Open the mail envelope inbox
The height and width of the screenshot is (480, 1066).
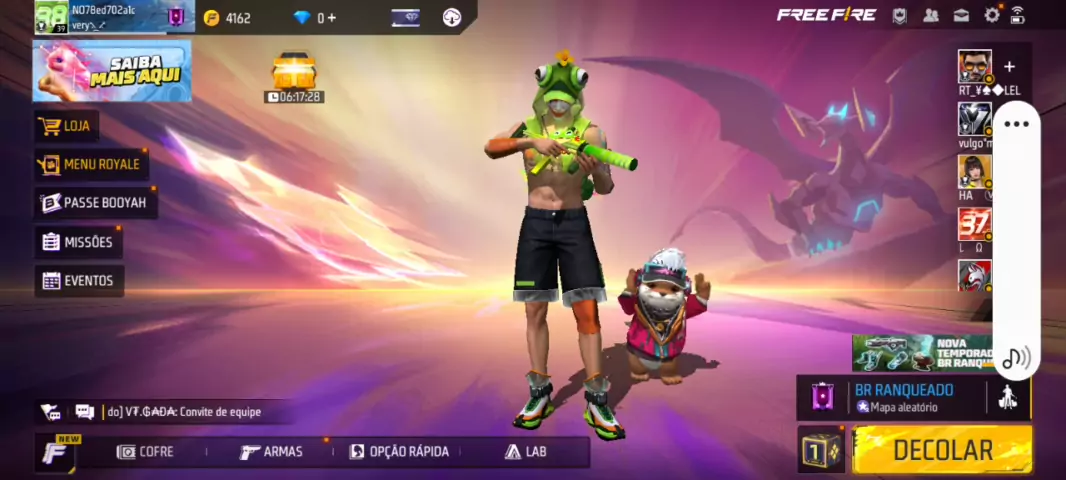click(x=961, y=15)
